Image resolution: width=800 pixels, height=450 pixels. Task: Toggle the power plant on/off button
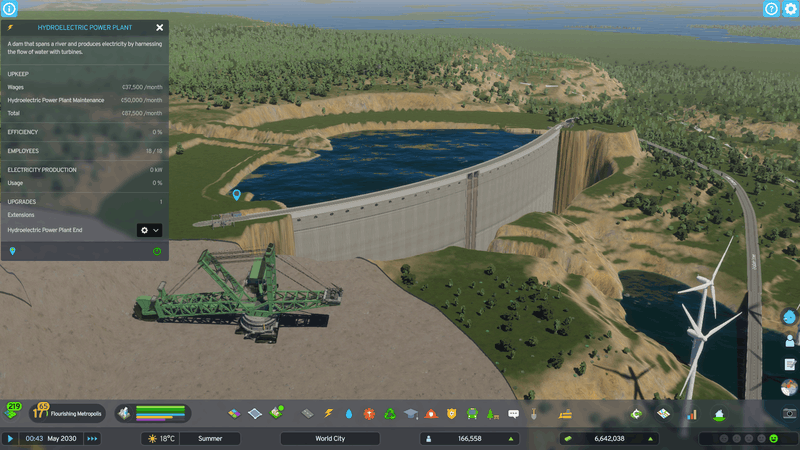click(x=157, y=251)
